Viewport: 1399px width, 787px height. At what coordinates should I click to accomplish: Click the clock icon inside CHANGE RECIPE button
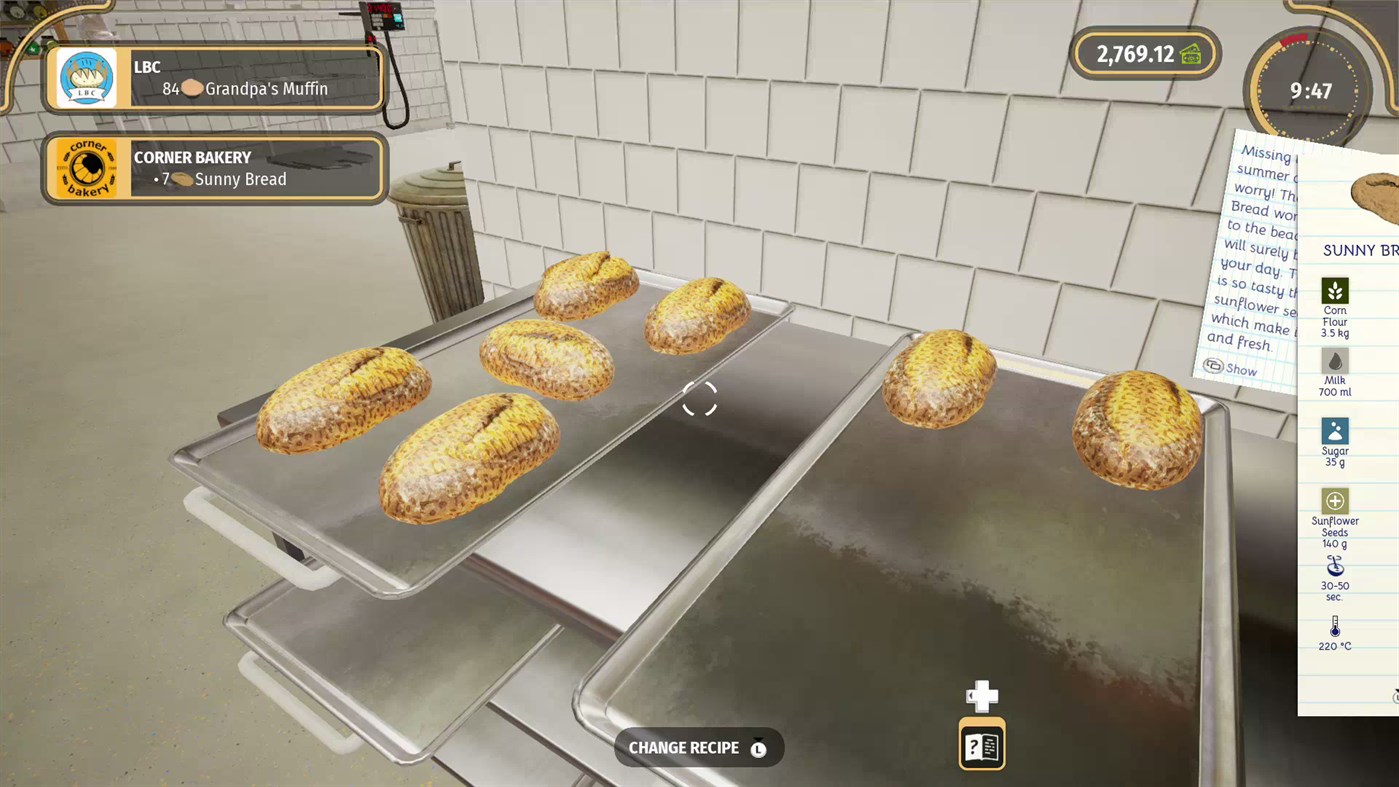pos(758,747)
